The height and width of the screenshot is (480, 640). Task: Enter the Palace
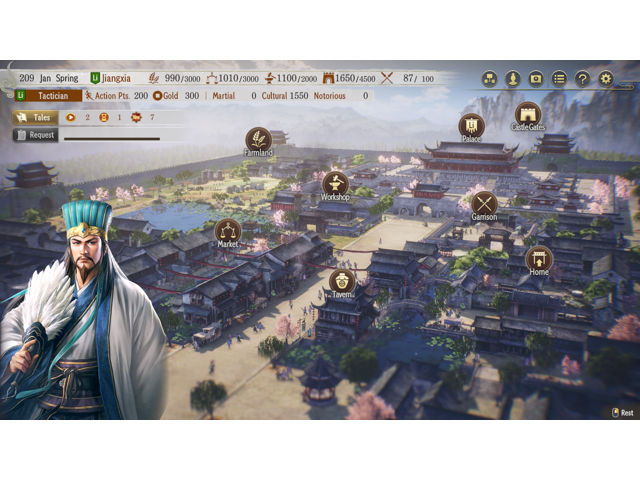click(x=472, y=126)
